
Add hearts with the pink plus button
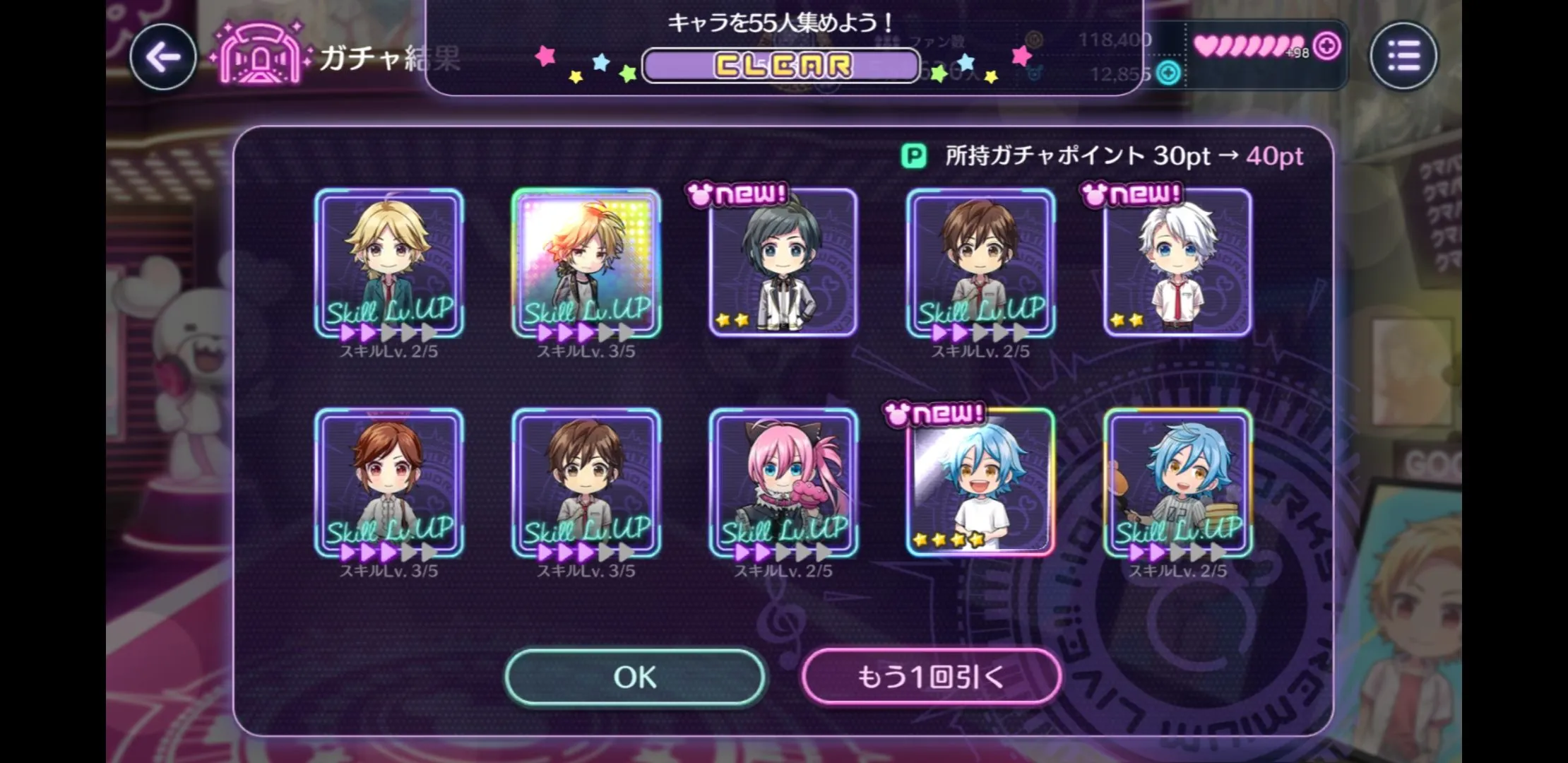[1327, 47]
